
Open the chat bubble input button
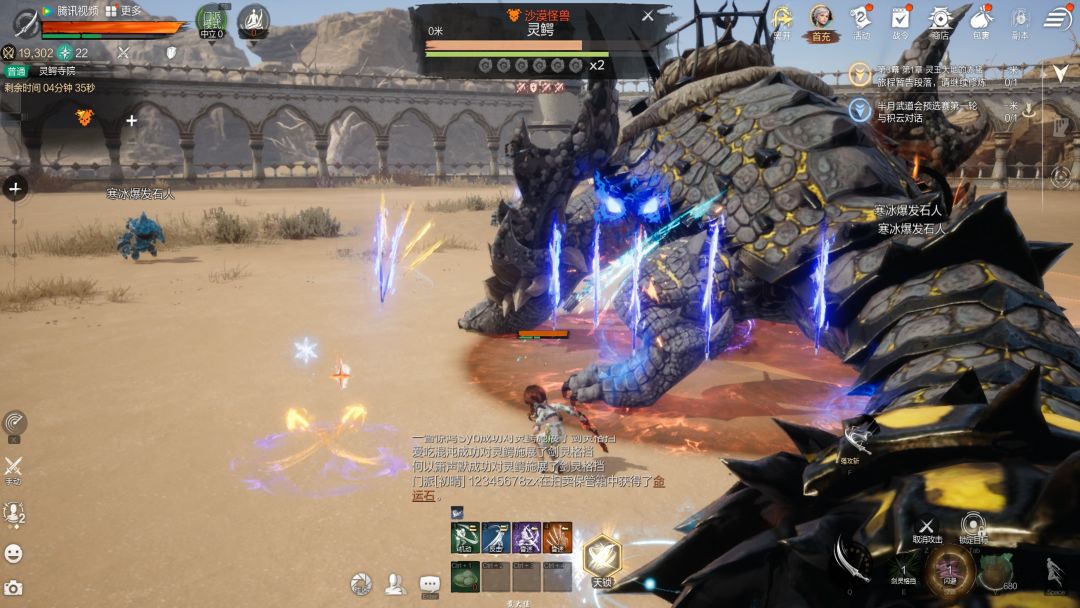(430, 584)
